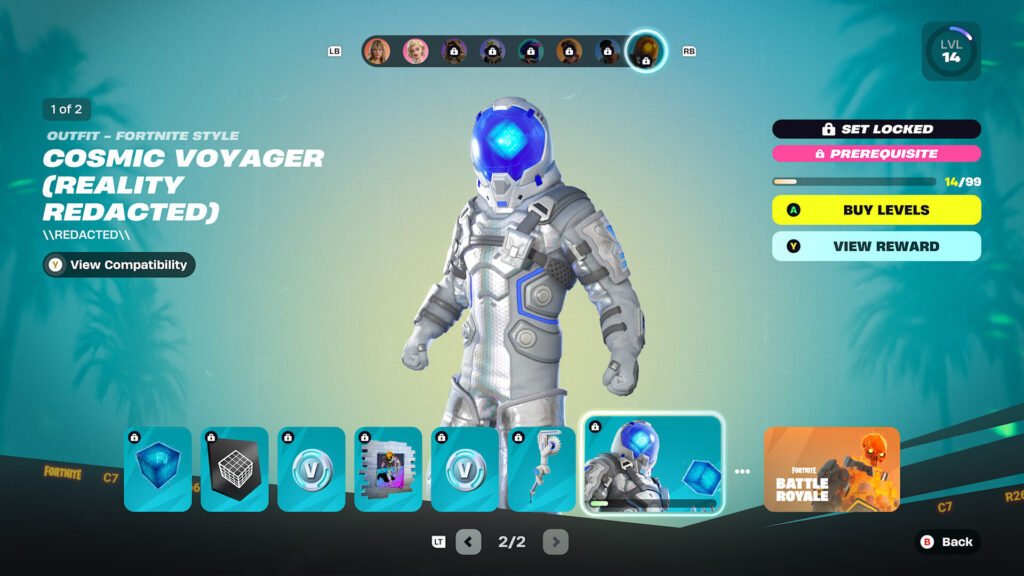This screenshot has width=1024, height=576.
Task: Choose the black grid cube wrap reward
Action: coord(235,469)
